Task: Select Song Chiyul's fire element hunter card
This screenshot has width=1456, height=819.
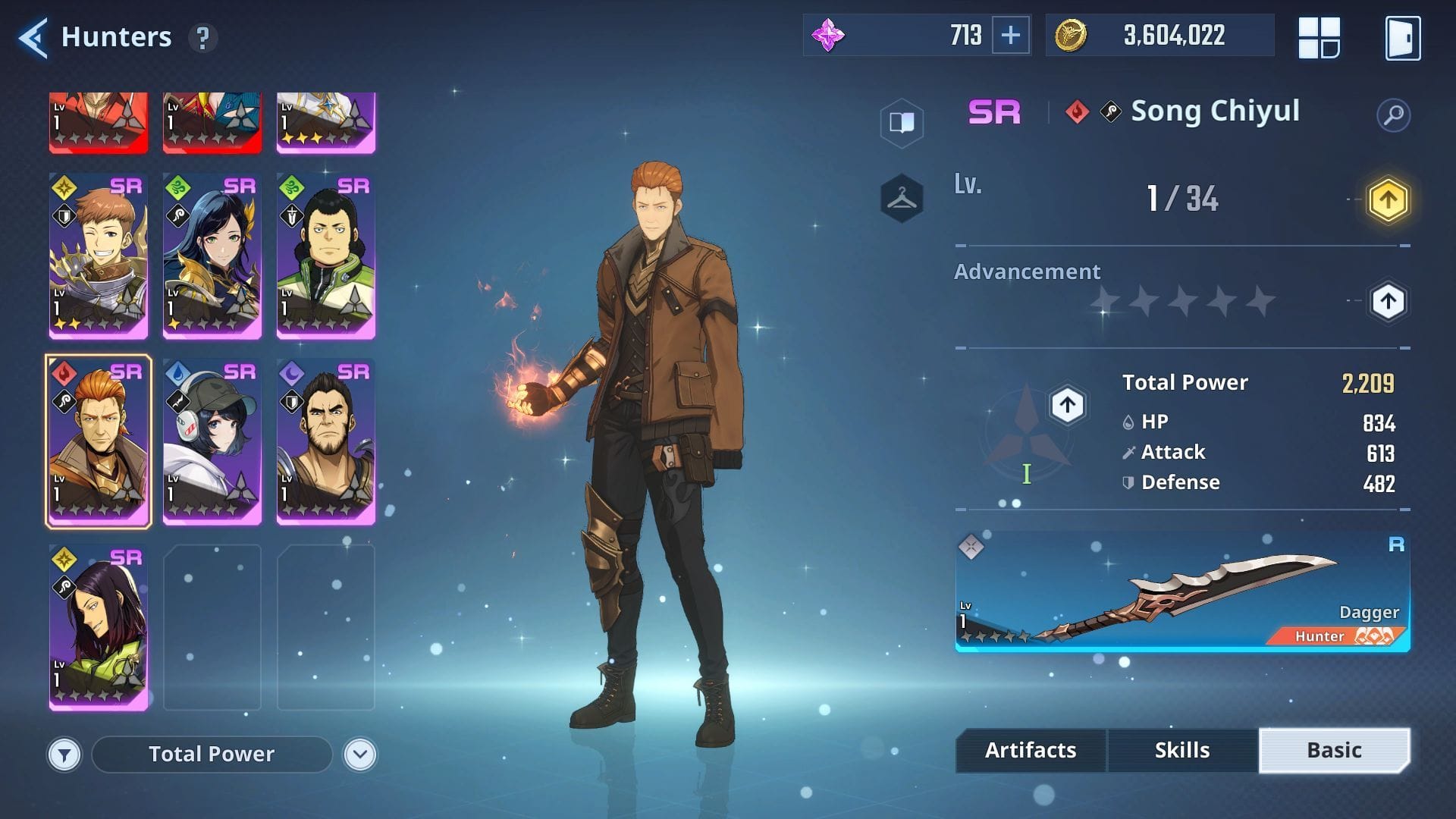Action: click(98, 440)
